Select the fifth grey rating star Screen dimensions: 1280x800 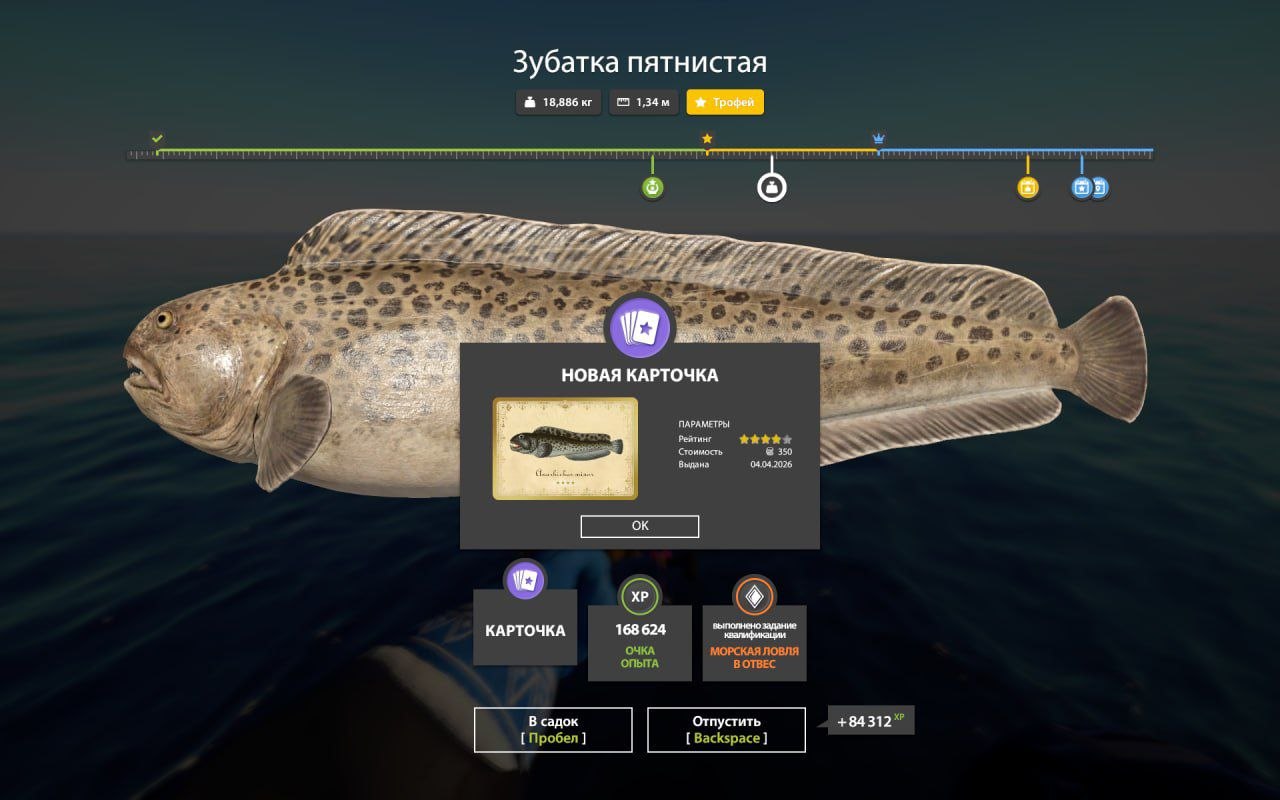tap(787, 438)
